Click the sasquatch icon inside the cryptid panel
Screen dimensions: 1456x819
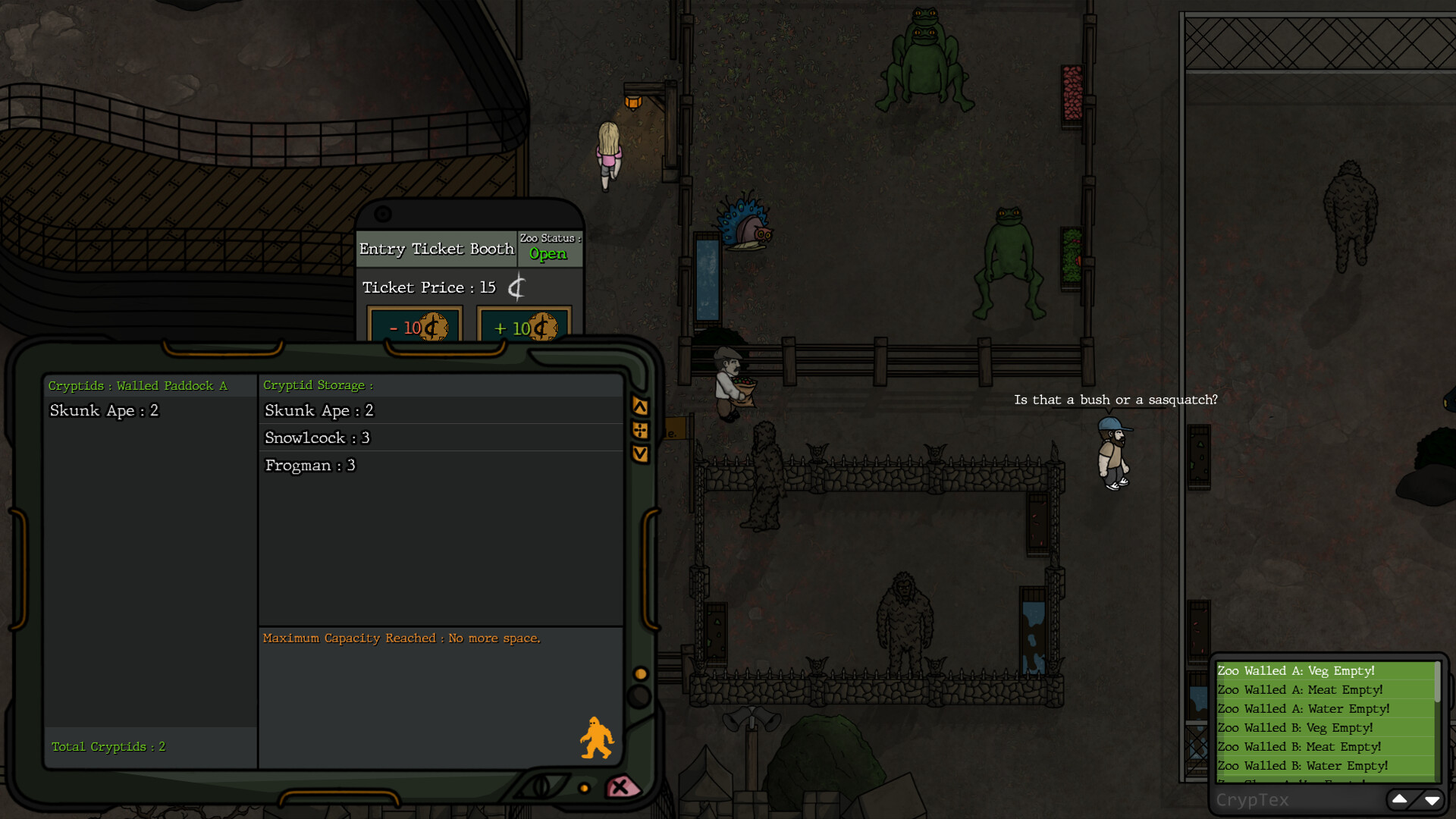click(x=597, y=736)
